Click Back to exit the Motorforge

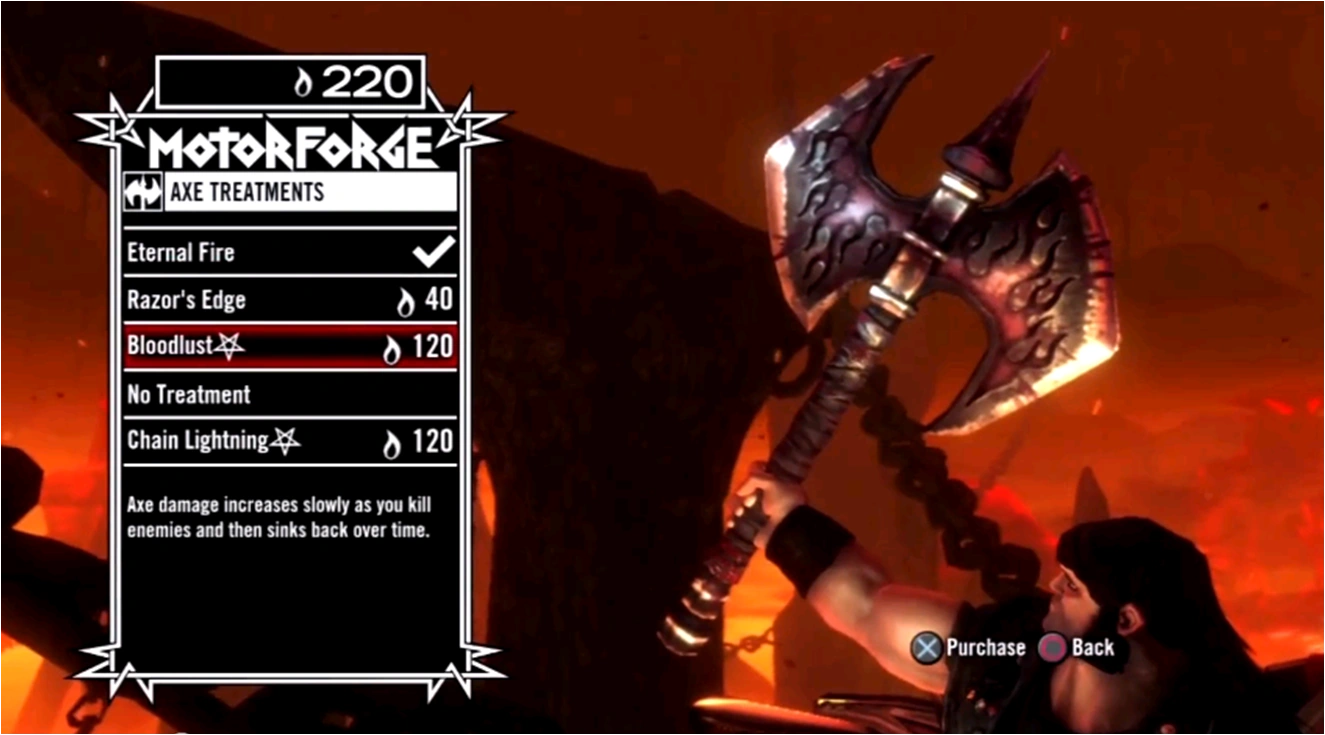click(x=1093, y=648)
